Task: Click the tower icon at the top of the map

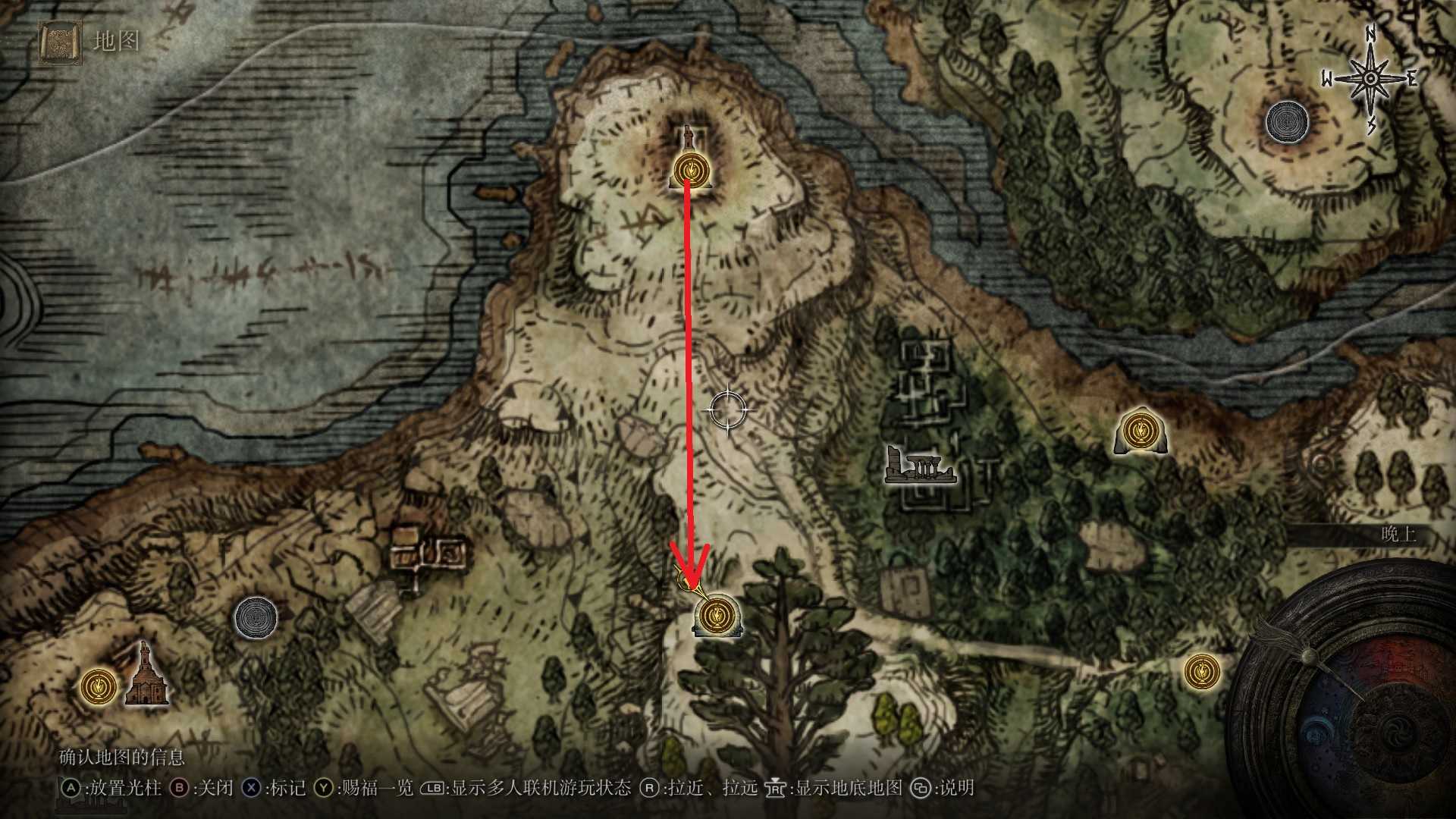Action: 687,136
